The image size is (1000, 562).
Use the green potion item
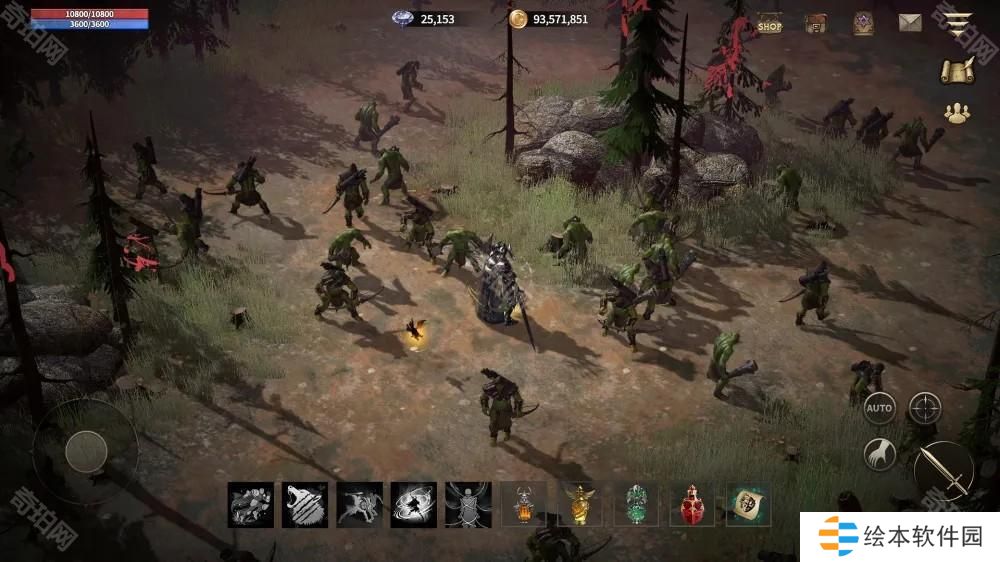[636, 504]
